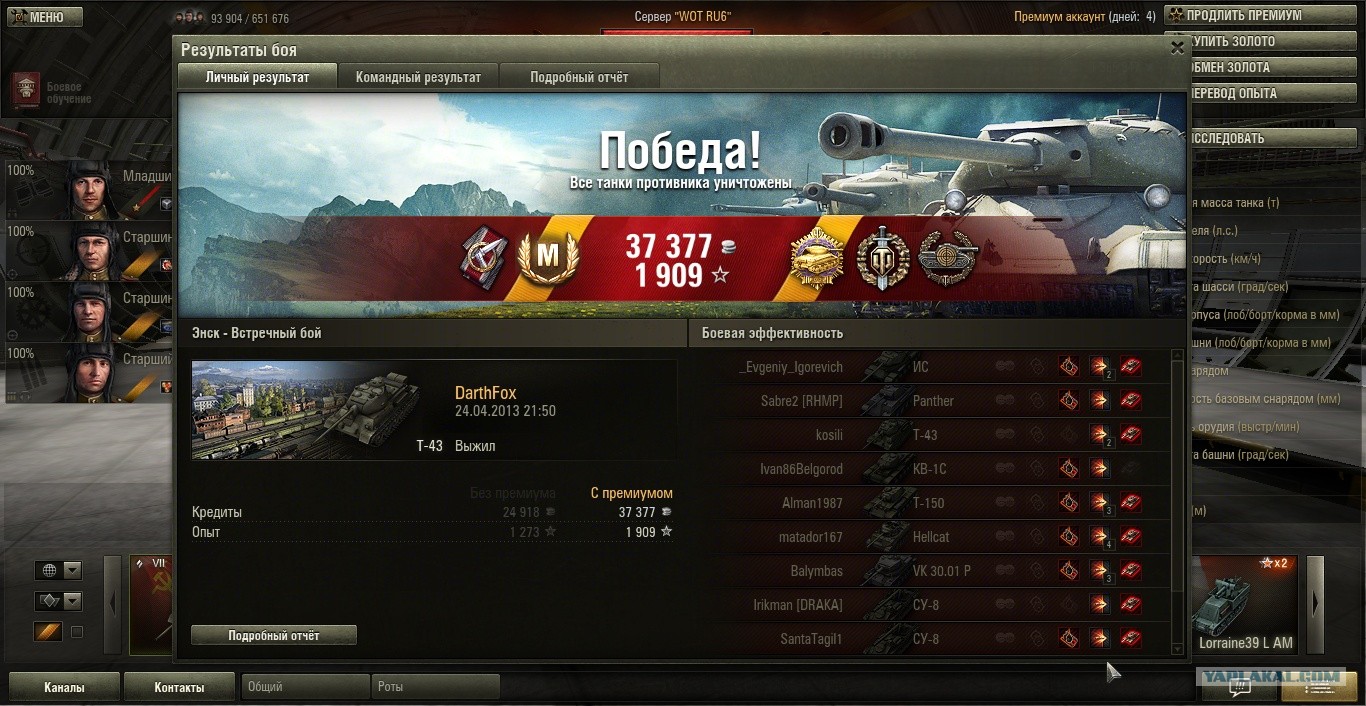Screen dimensions: 1366x706
Task: Close the battle results window
Action: tap(1177, 47)
